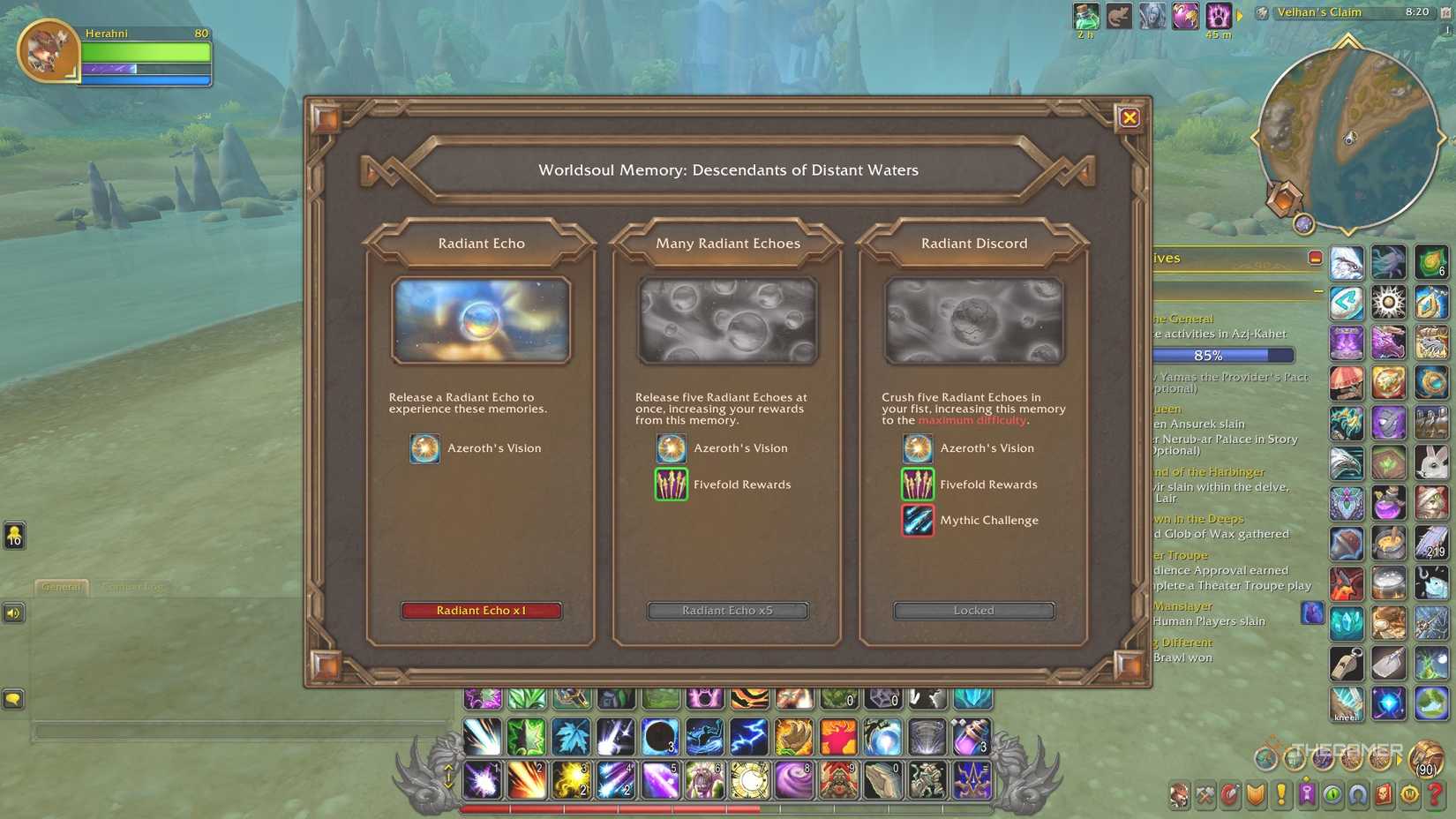The width and height of the screenshot is (1456, 819).
Task: Open the Character Info panel icon
Action: (1178, 794)
